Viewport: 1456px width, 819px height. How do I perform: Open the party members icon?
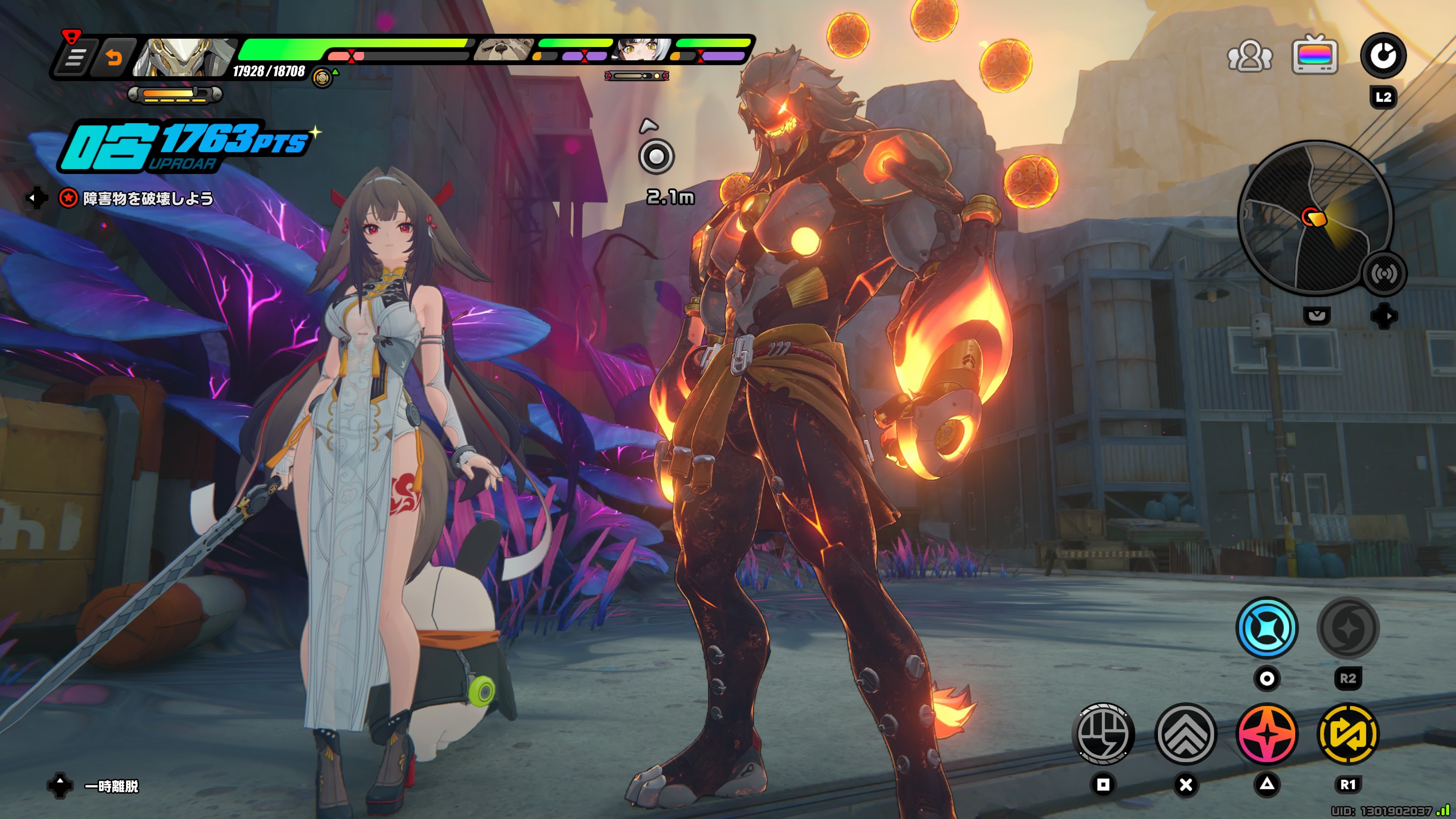[x=1250, y=55]
